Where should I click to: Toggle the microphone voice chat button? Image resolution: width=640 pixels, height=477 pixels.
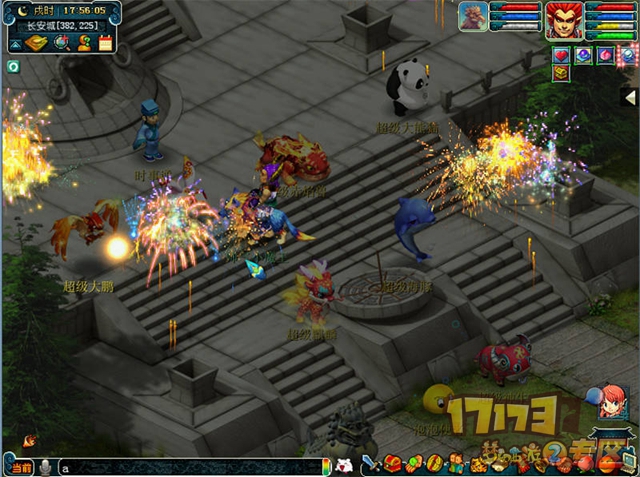[x=45, y=467]
